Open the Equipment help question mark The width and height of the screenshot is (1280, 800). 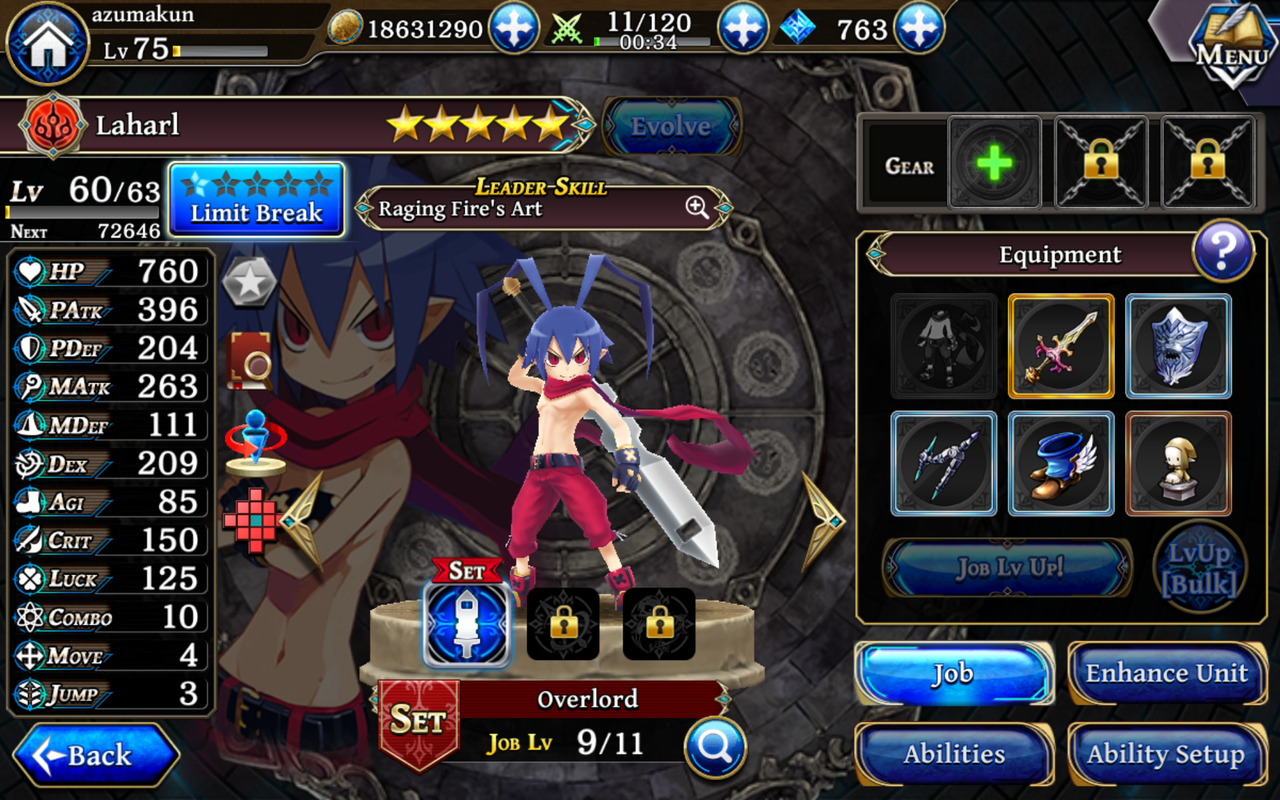(x=1222, y=250)
